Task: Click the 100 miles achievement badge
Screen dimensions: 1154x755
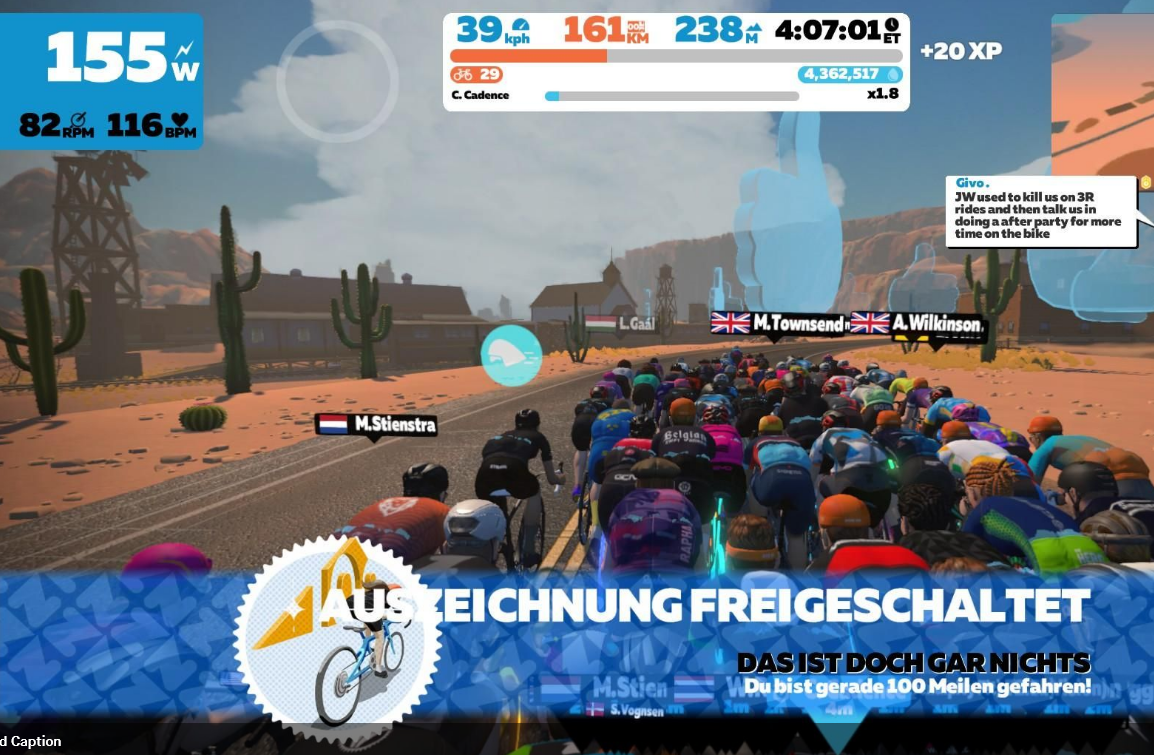Action: click(337, 632)
